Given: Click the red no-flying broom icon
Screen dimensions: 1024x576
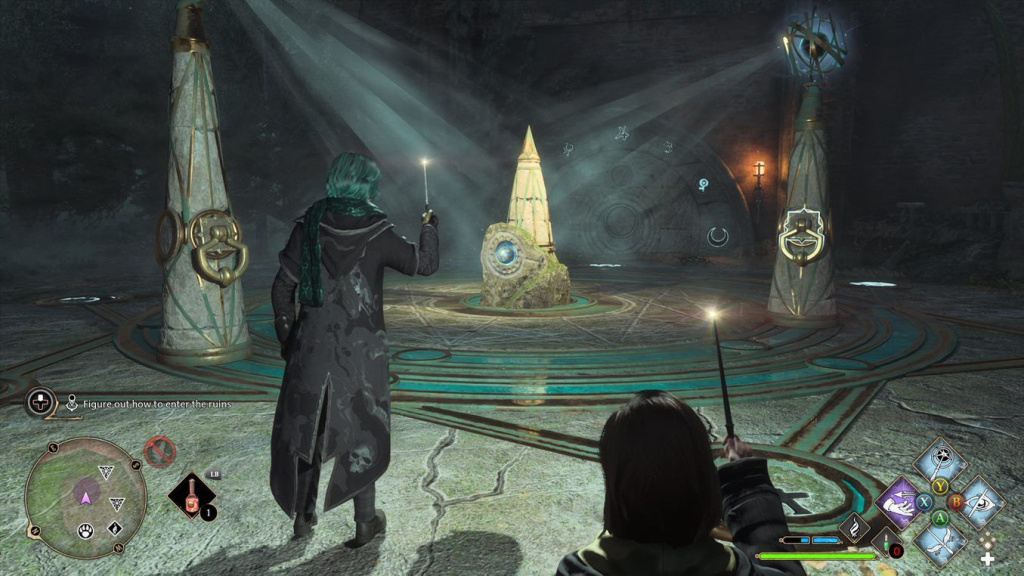Looking at the screenshot, I should click(159, 452).
